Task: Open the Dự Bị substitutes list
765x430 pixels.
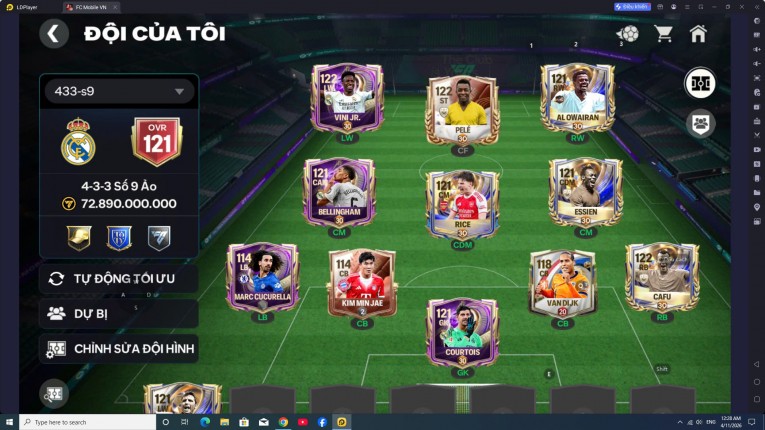Action: 118,313
